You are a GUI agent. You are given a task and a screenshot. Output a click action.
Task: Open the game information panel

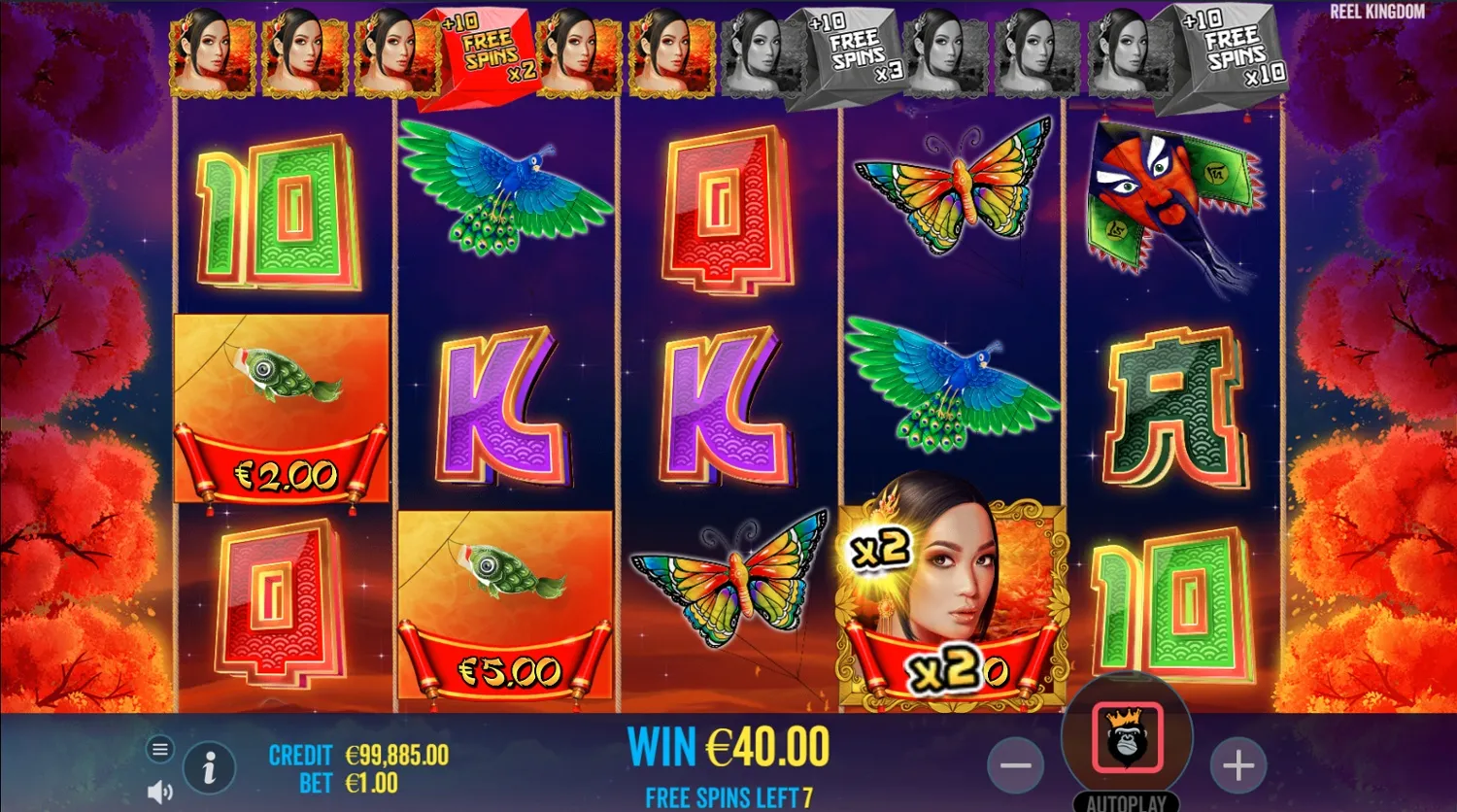pyautogui.click(x=210, y=766)
